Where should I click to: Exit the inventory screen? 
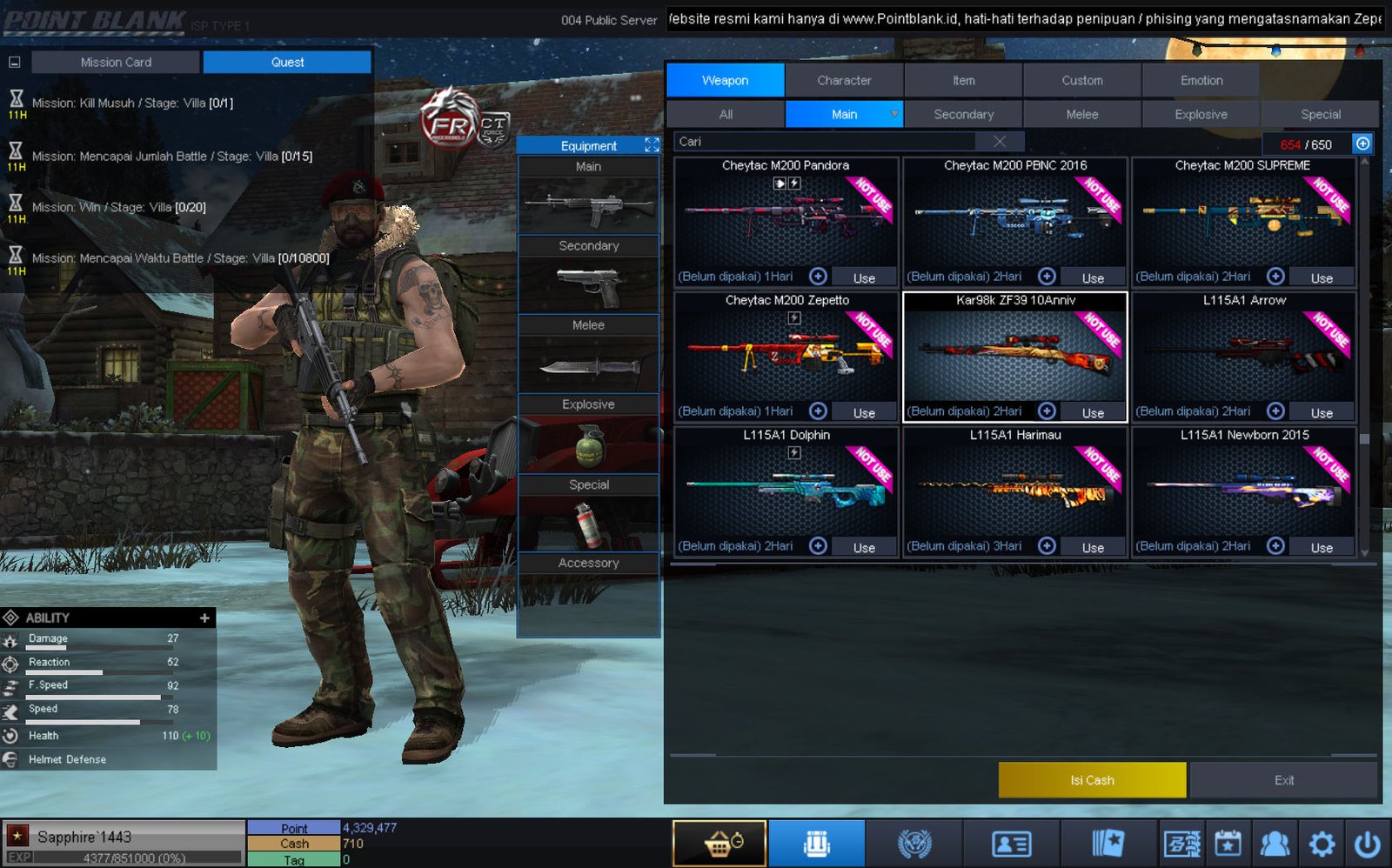click(x=1283, y=780)
